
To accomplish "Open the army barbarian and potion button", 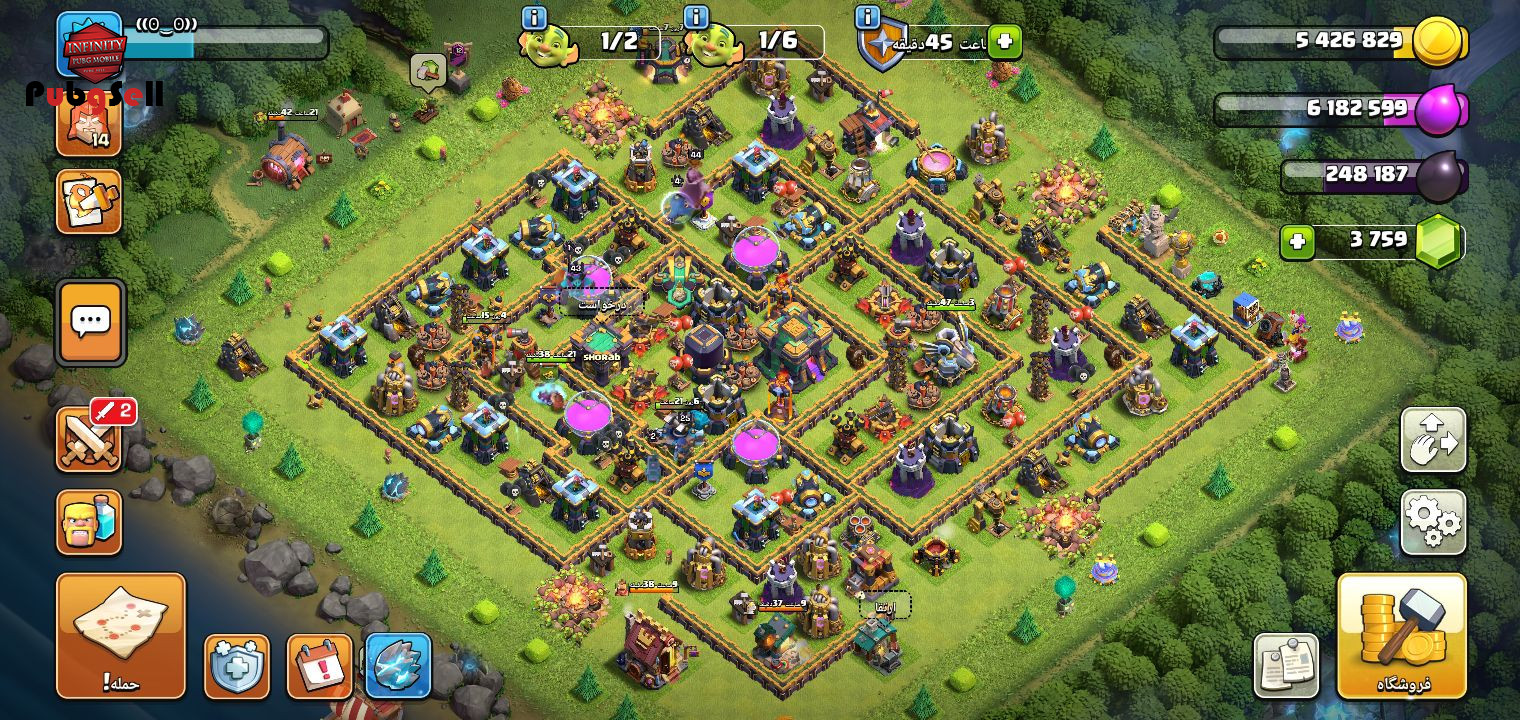I will point(89,521).
